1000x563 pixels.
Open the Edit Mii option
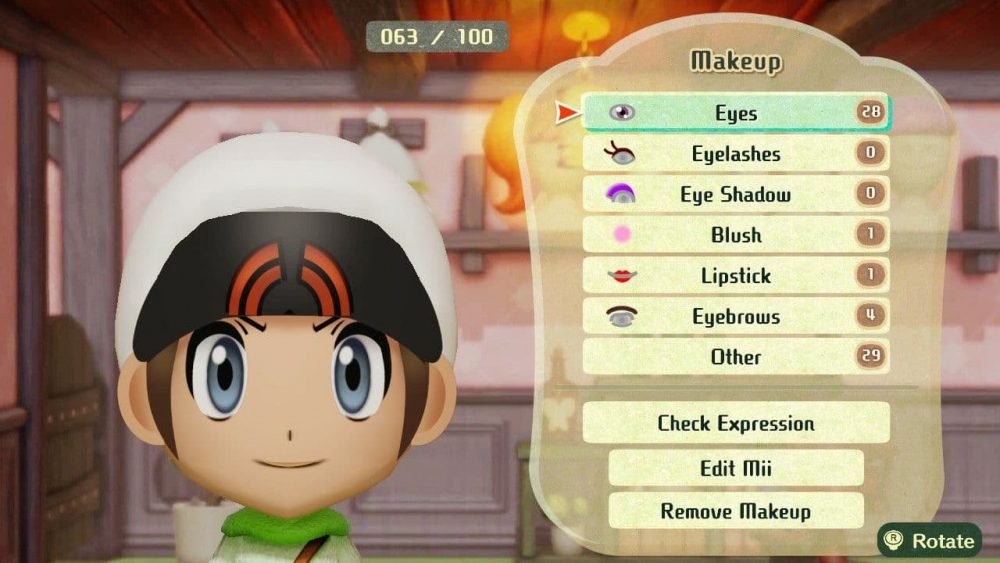click(735, 468)
